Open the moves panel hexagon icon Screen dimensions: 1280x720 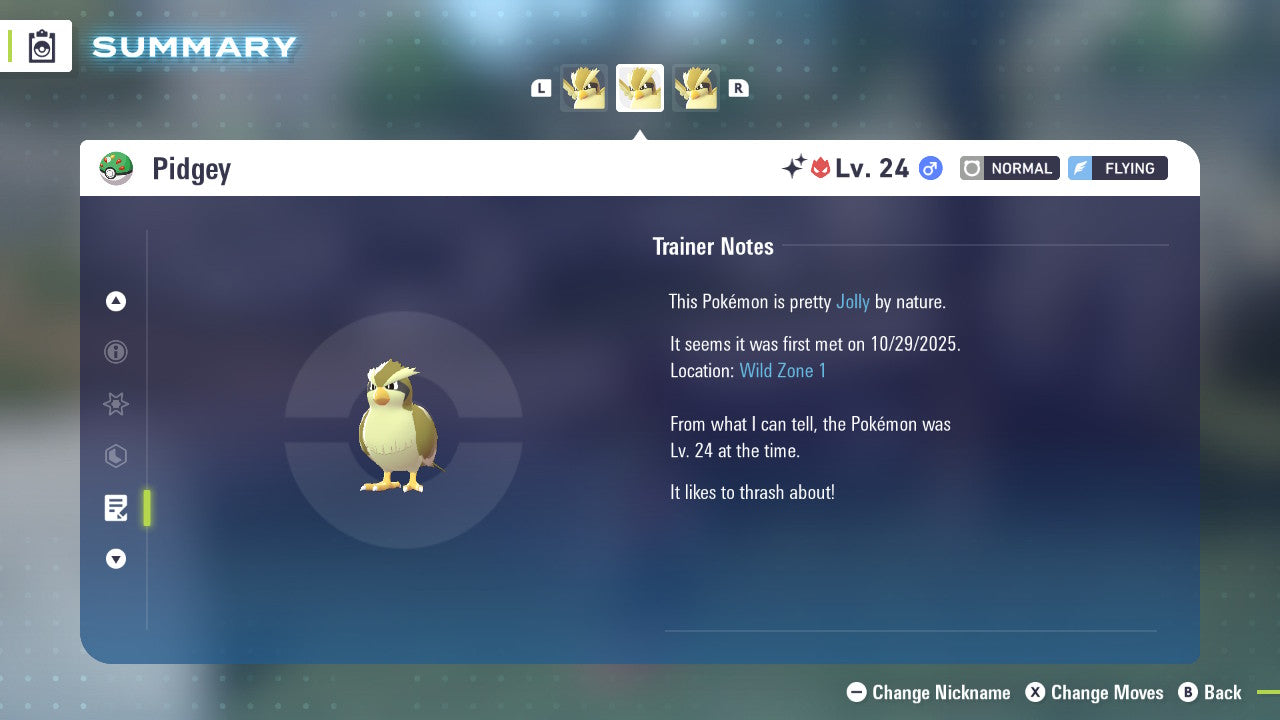coord(115,456)
